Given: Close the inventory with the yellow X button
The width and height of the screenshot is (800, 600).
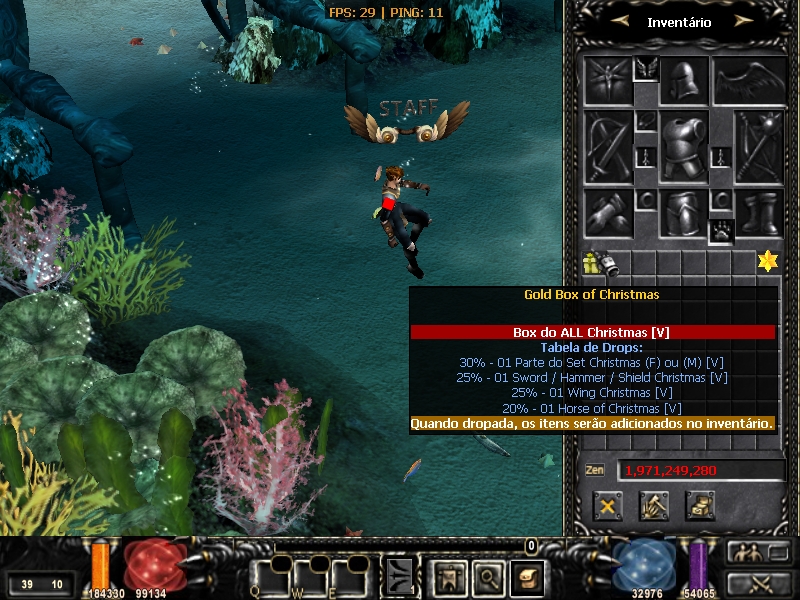Looking at the screenshot, I should point(607,505).
